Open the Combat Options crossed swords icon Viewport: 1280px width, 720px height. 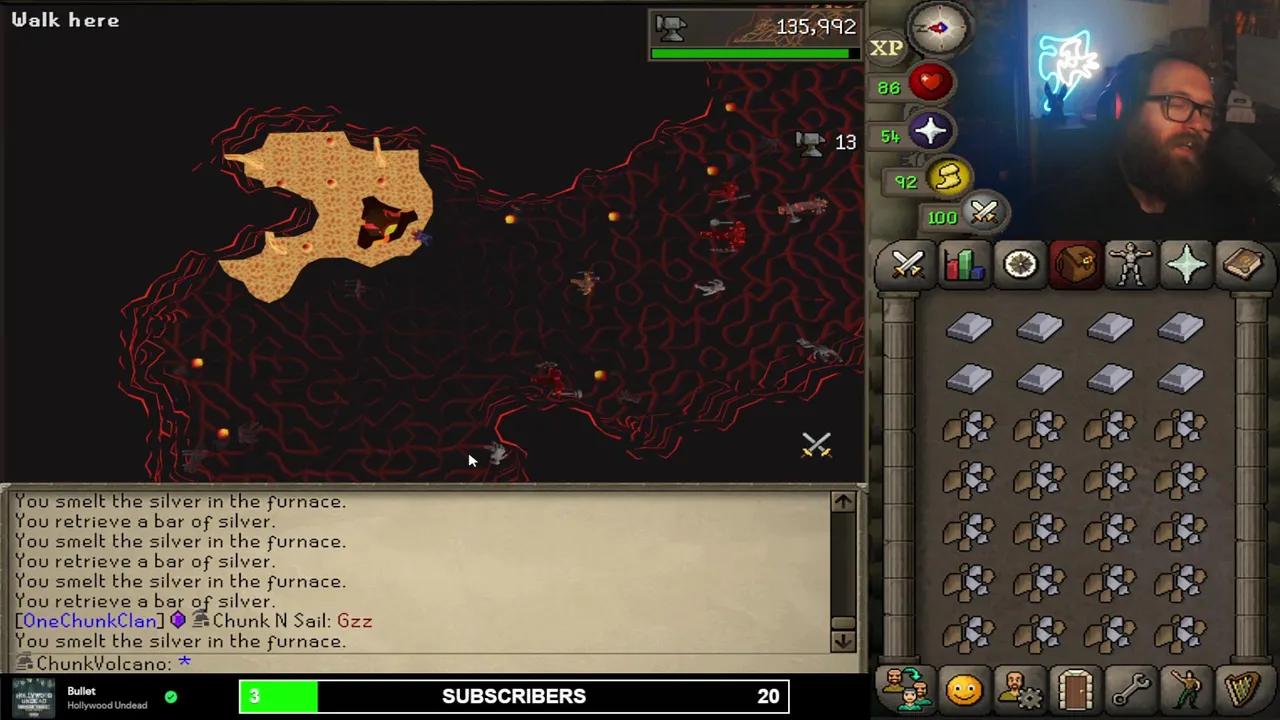(x=907, y=264)
